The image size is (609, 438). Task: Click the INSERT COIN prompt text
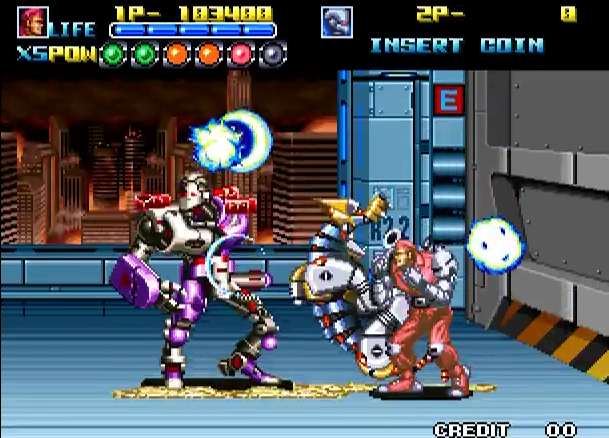tap(456, 46)
